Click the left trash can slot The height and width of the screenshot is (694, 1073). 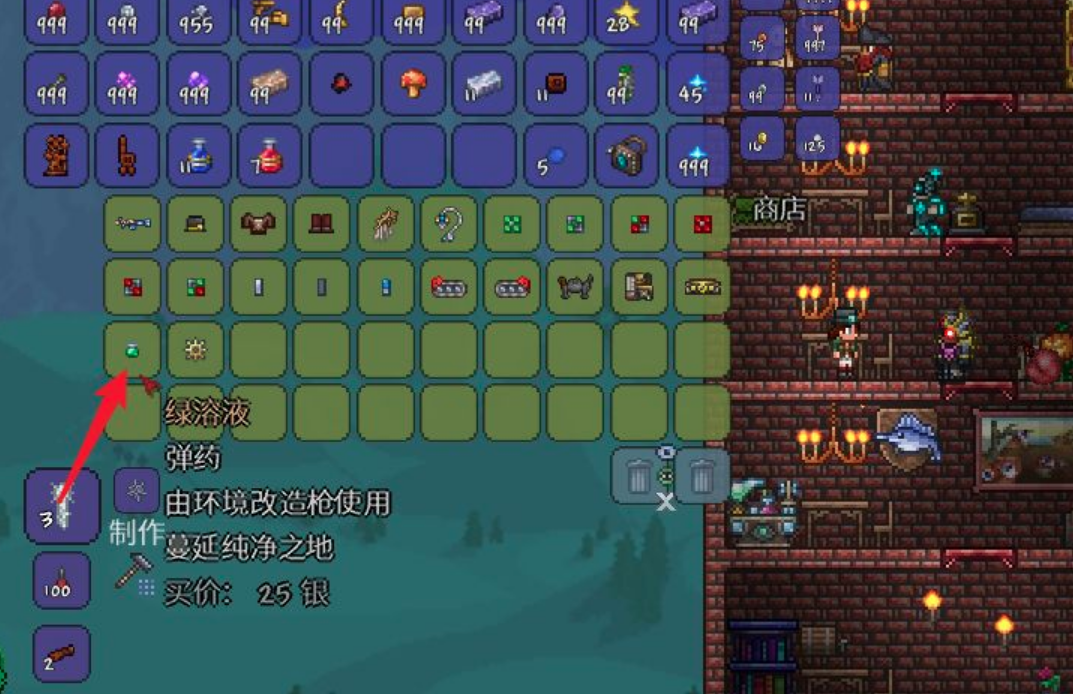point(639,476)
